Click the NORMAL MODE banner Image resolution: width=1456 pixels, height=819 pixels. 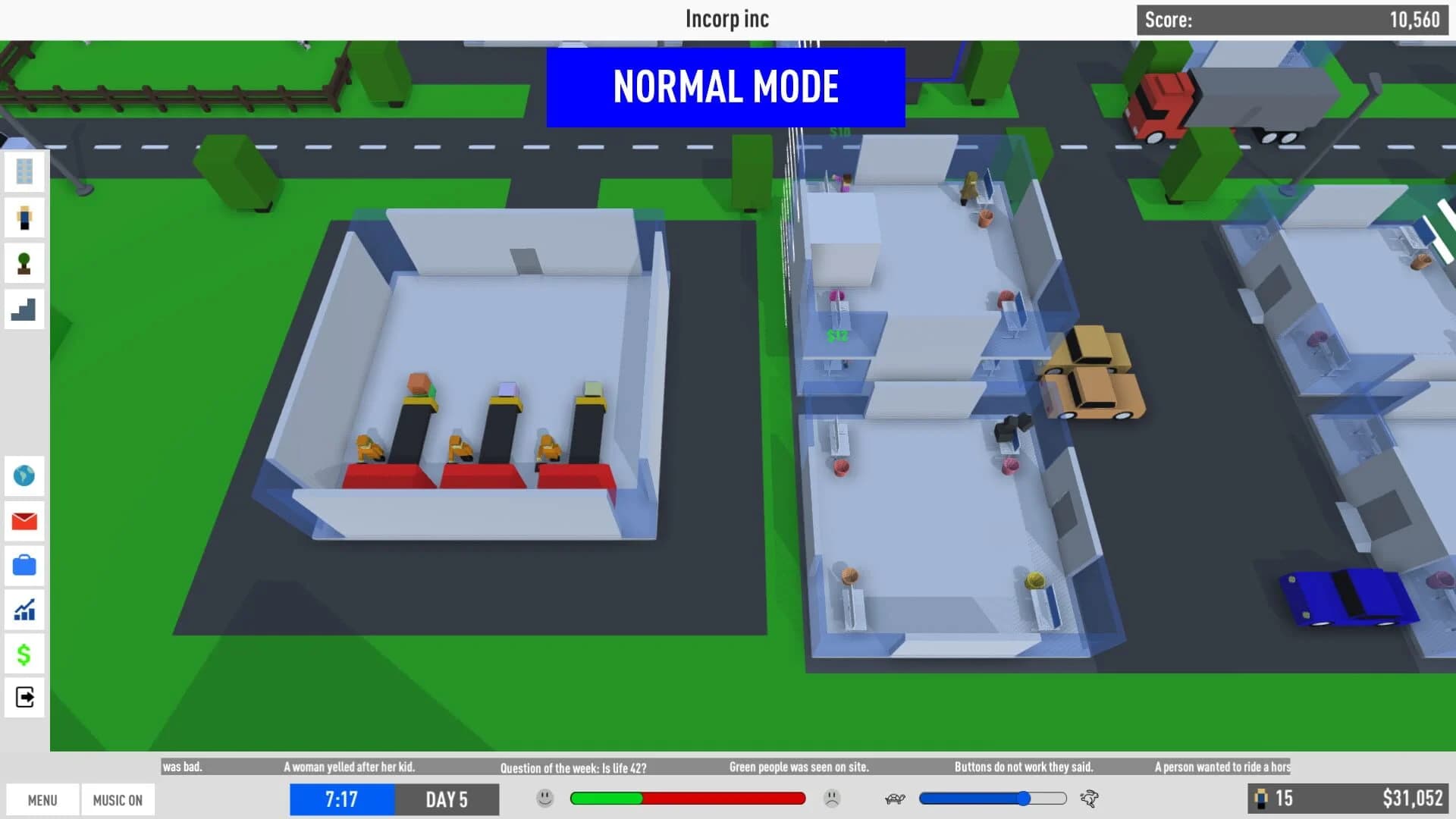pyautogui.click(x=726, y=86)
